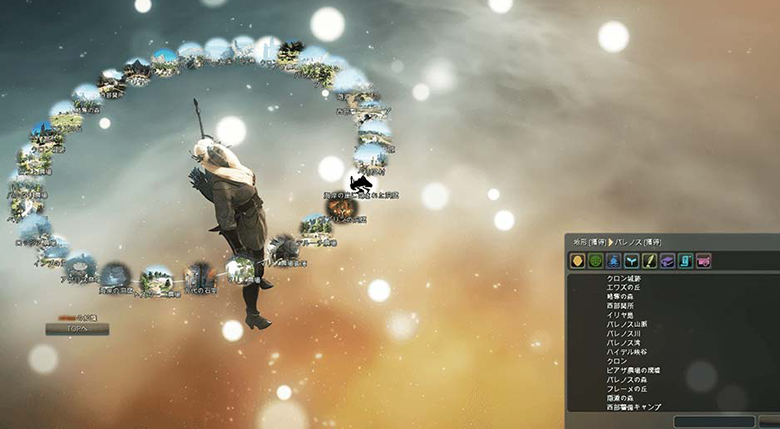Choose エワズの丘 from the list
This screenshot has height=429, width=780.
(x=625, y=288)
